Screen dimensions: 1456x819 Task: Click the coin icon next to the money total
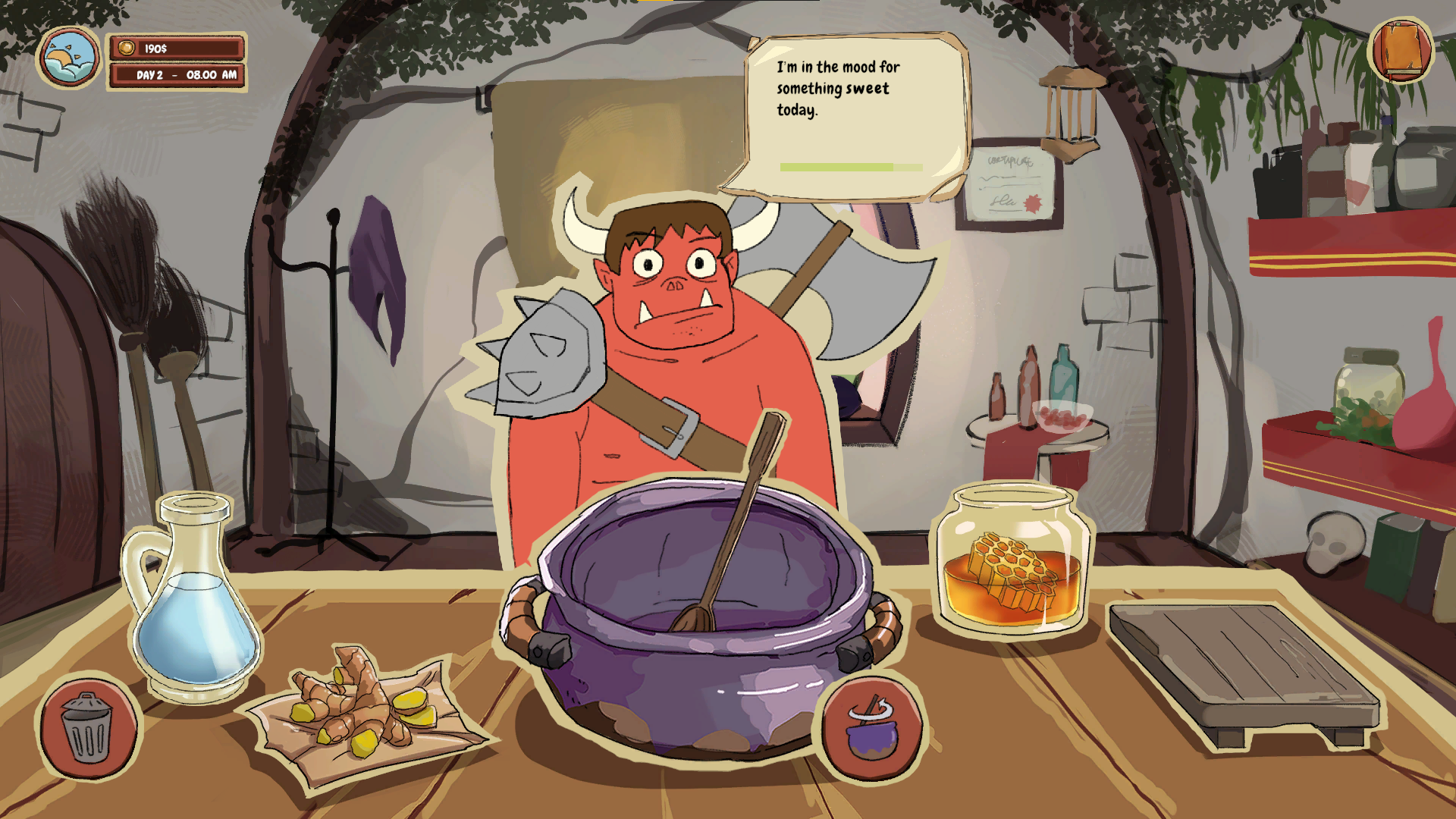tap(127, 46)
